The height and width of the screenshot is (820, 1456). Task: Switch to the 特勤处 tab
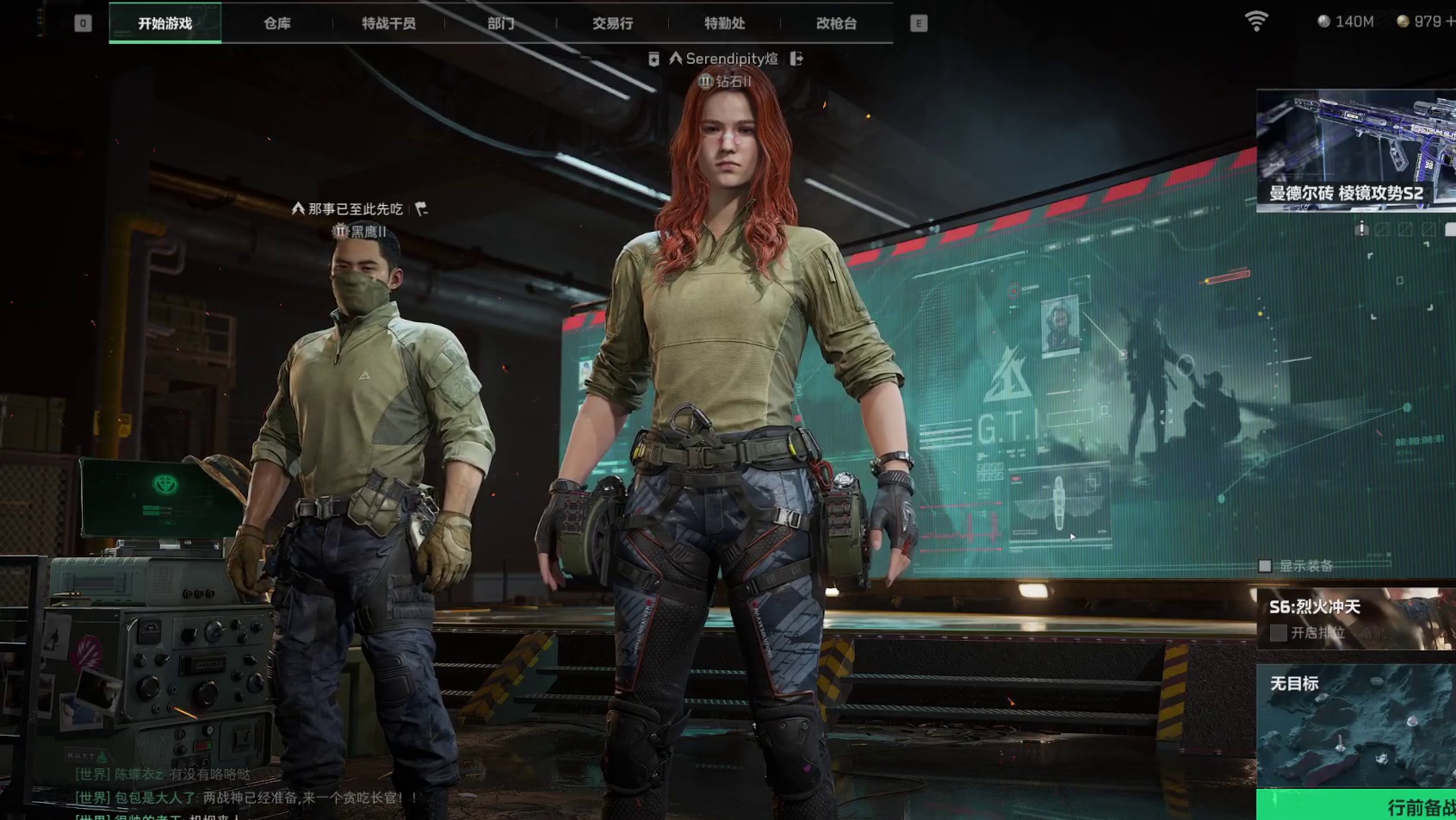point(724,23)
